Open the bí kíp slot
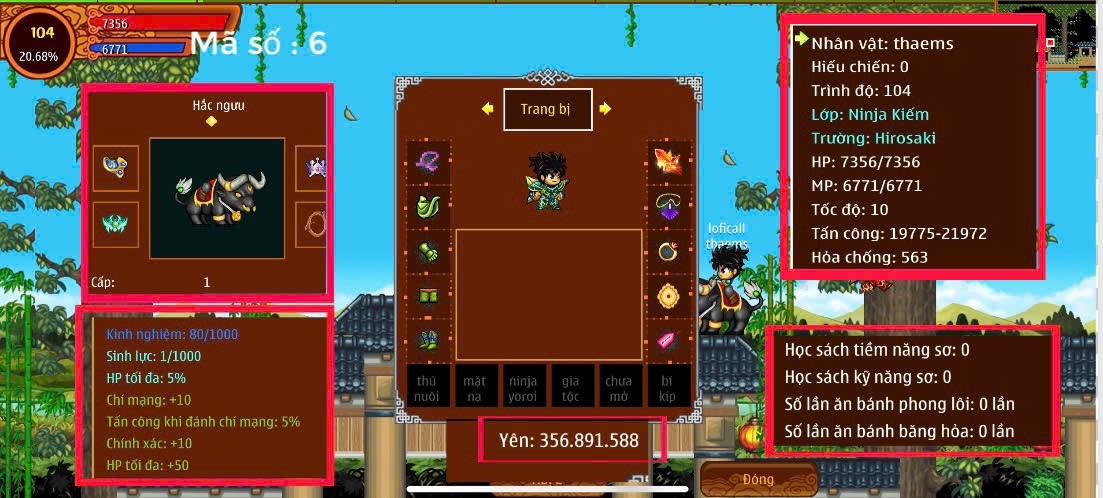1103x498 pixels. point(667,385)
